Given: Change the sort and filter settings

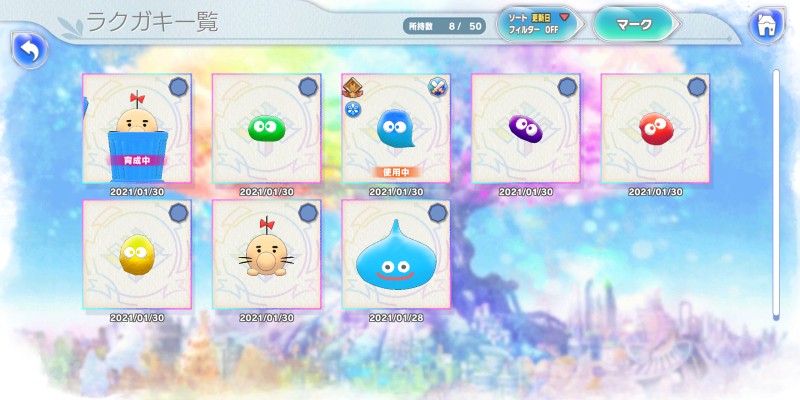Looking at the screenshot, I should 540,24.
